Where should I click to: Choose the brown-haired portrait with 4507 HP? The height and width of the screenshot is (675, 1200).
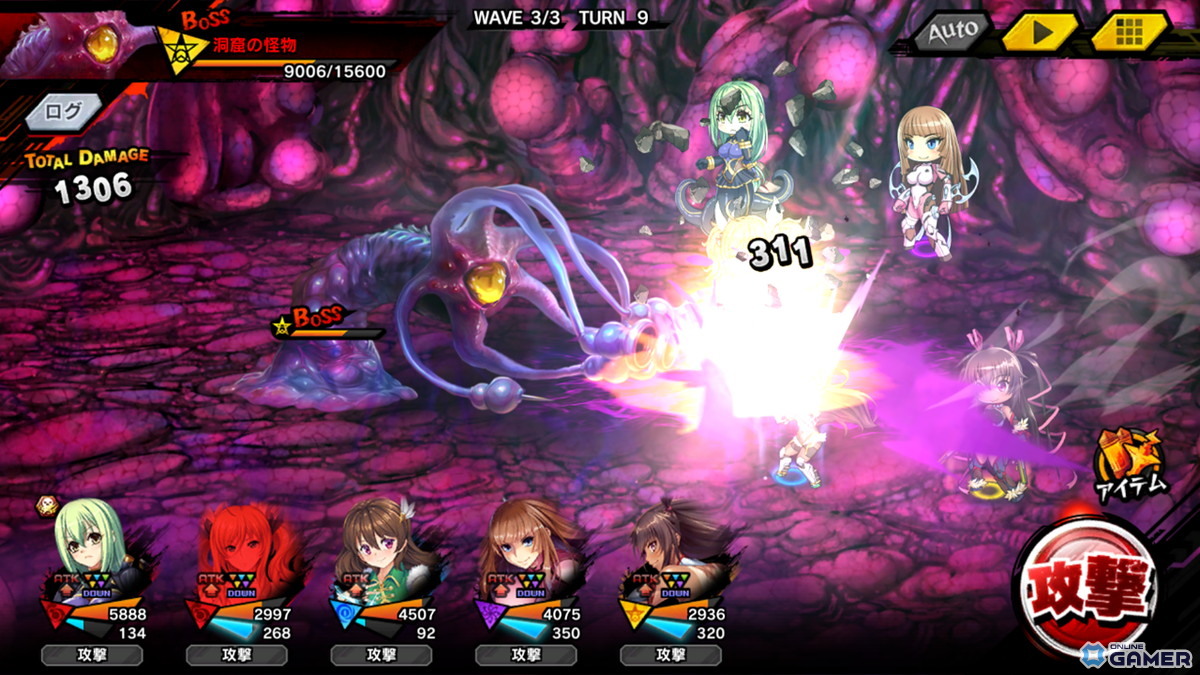[x=381, y=545]
